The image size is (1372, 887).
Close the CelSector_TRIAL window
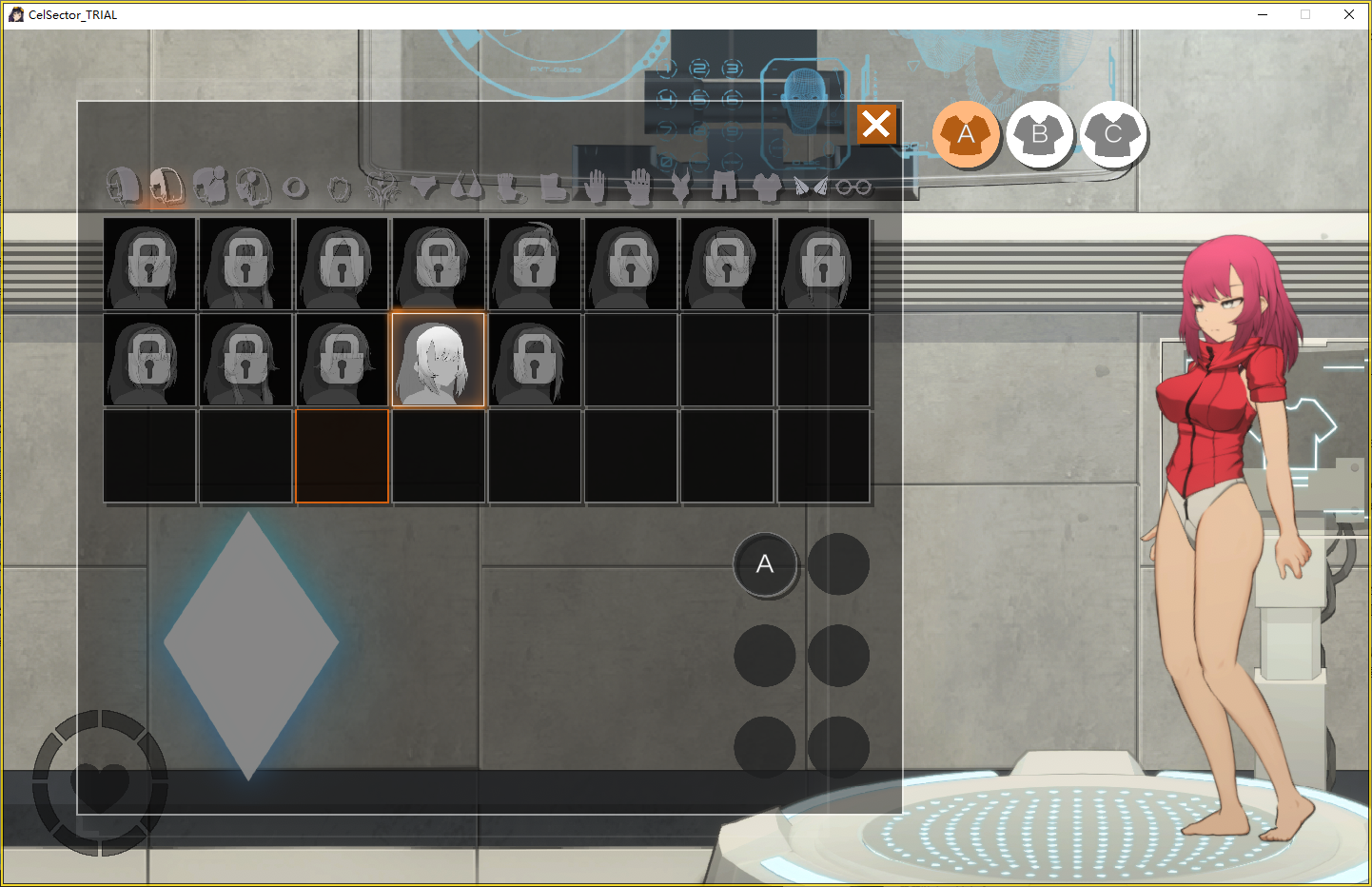[1348, 14]
